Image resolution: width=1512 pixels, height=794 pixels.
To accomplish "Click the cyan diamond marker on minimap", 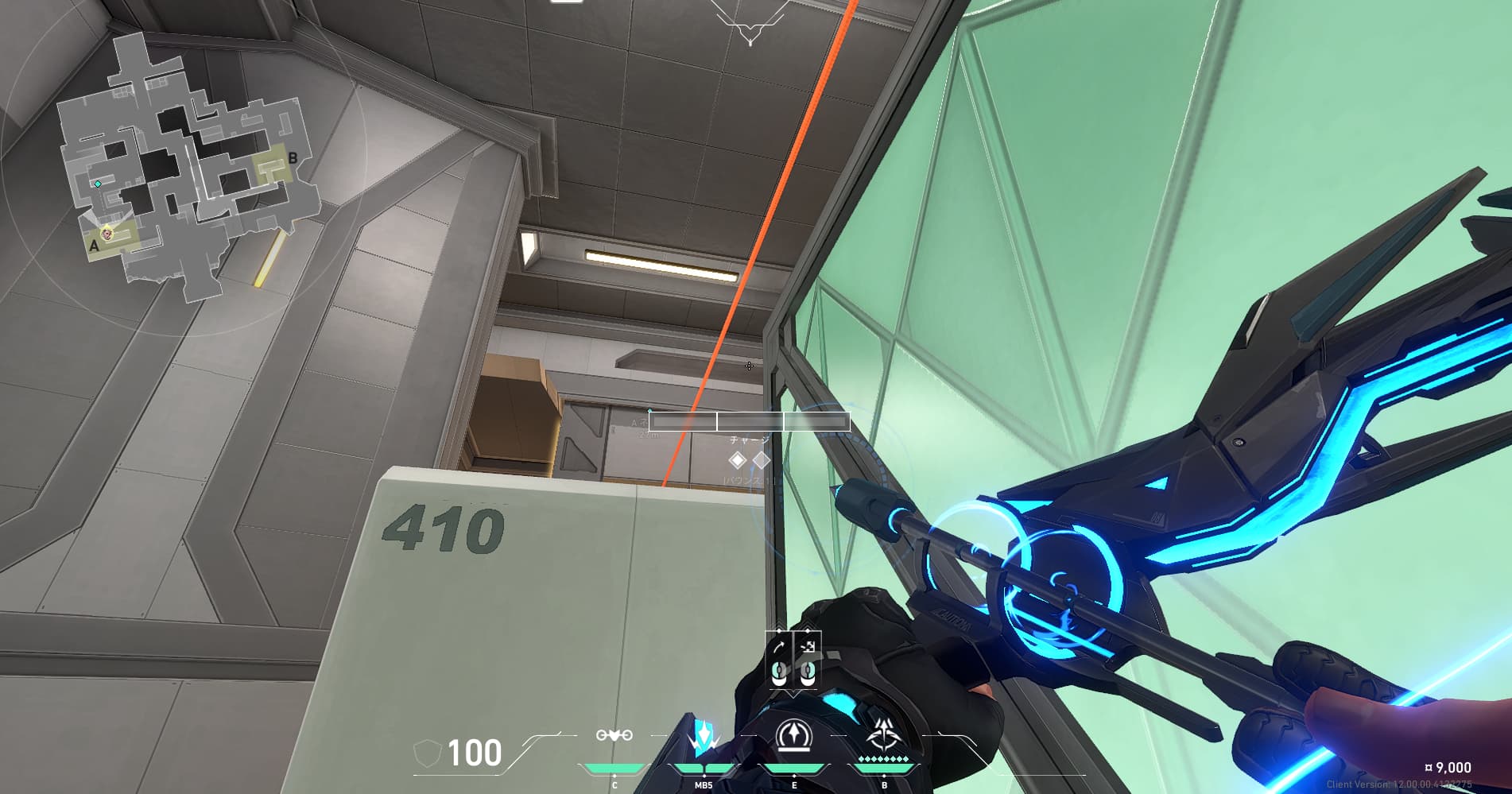I will tap(98, 184).
